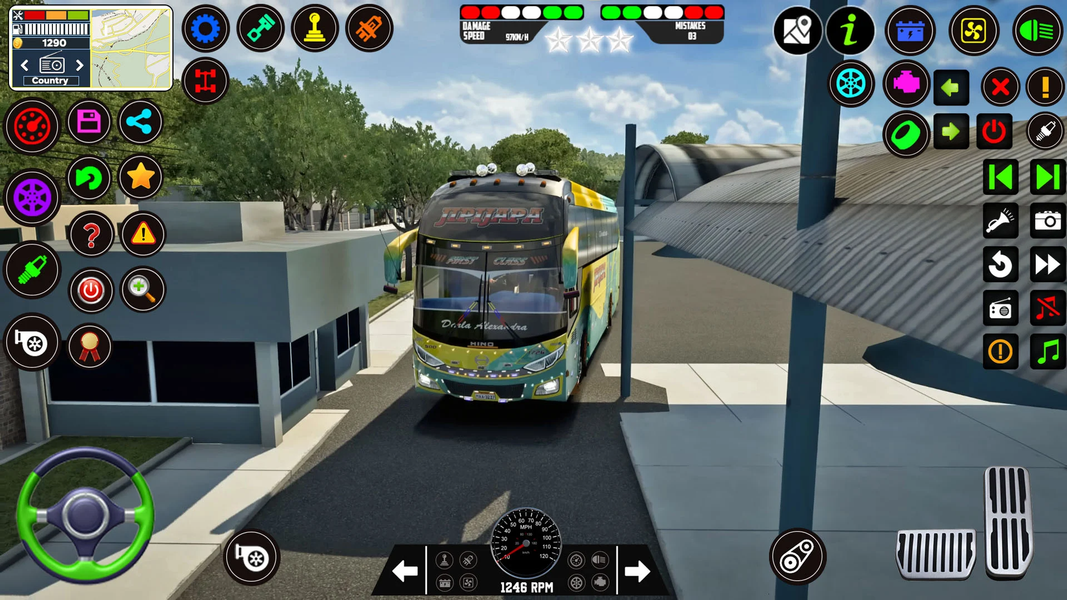The height and width of the screenshot is (600, 1067).
Task: Toggle the red power button on the right
Action: tap(994, 131)
